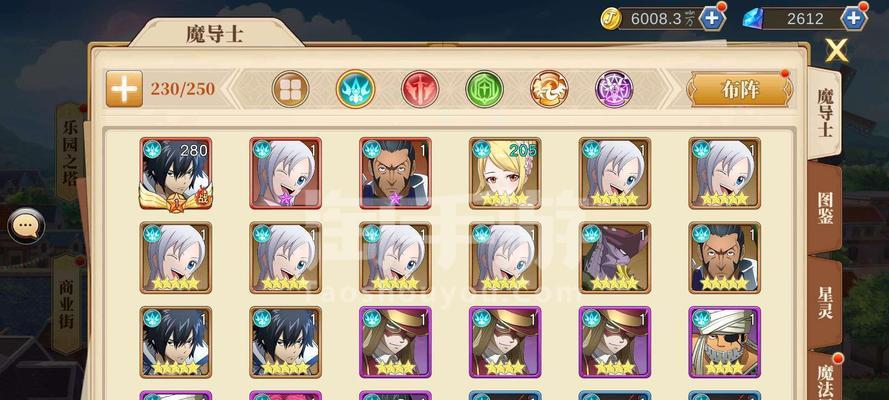
Task: Filter heroes by green element icon
Action: click(485, 89)
